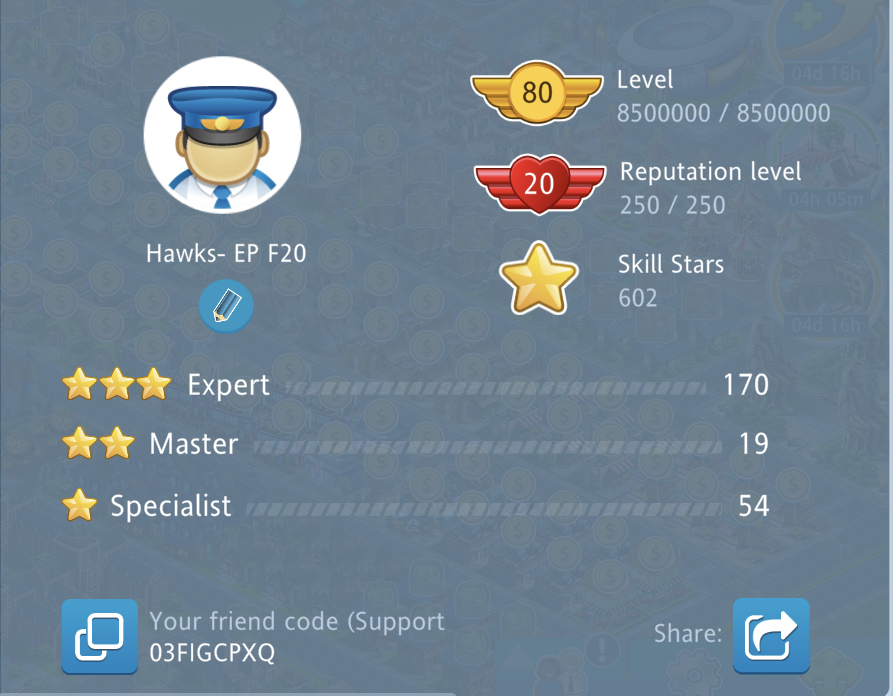Share the profile using the arrow button
Image resolution: width=893 pixels, height=696 pixels.
[x=770, y=636]
